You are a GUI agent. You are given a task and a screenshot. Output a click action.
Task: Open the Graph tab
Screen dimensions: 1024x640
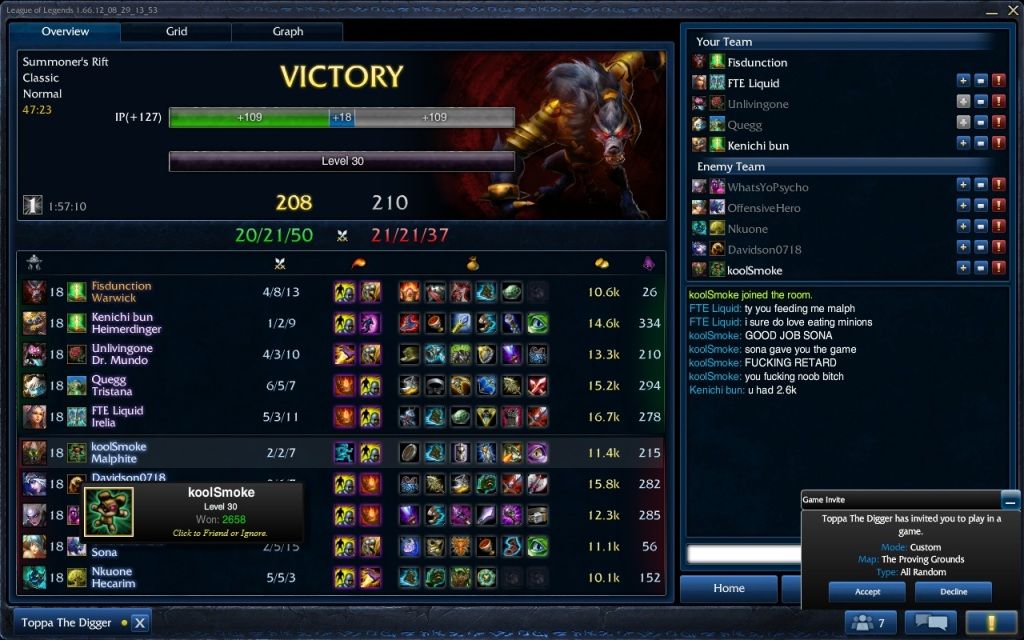[x=288, y=31]
